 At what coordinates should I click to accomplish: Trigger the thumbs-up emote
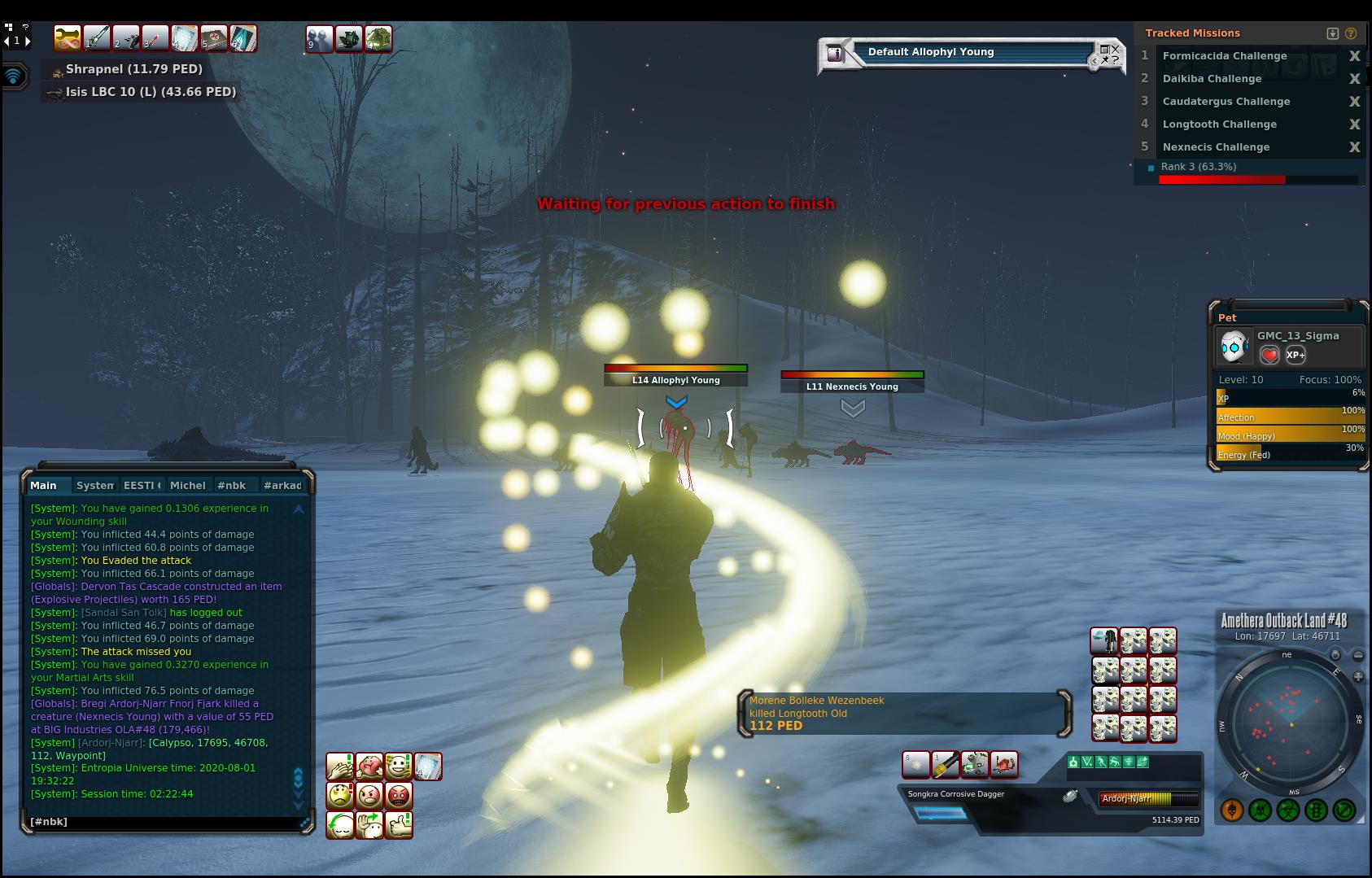pos(399,825)
